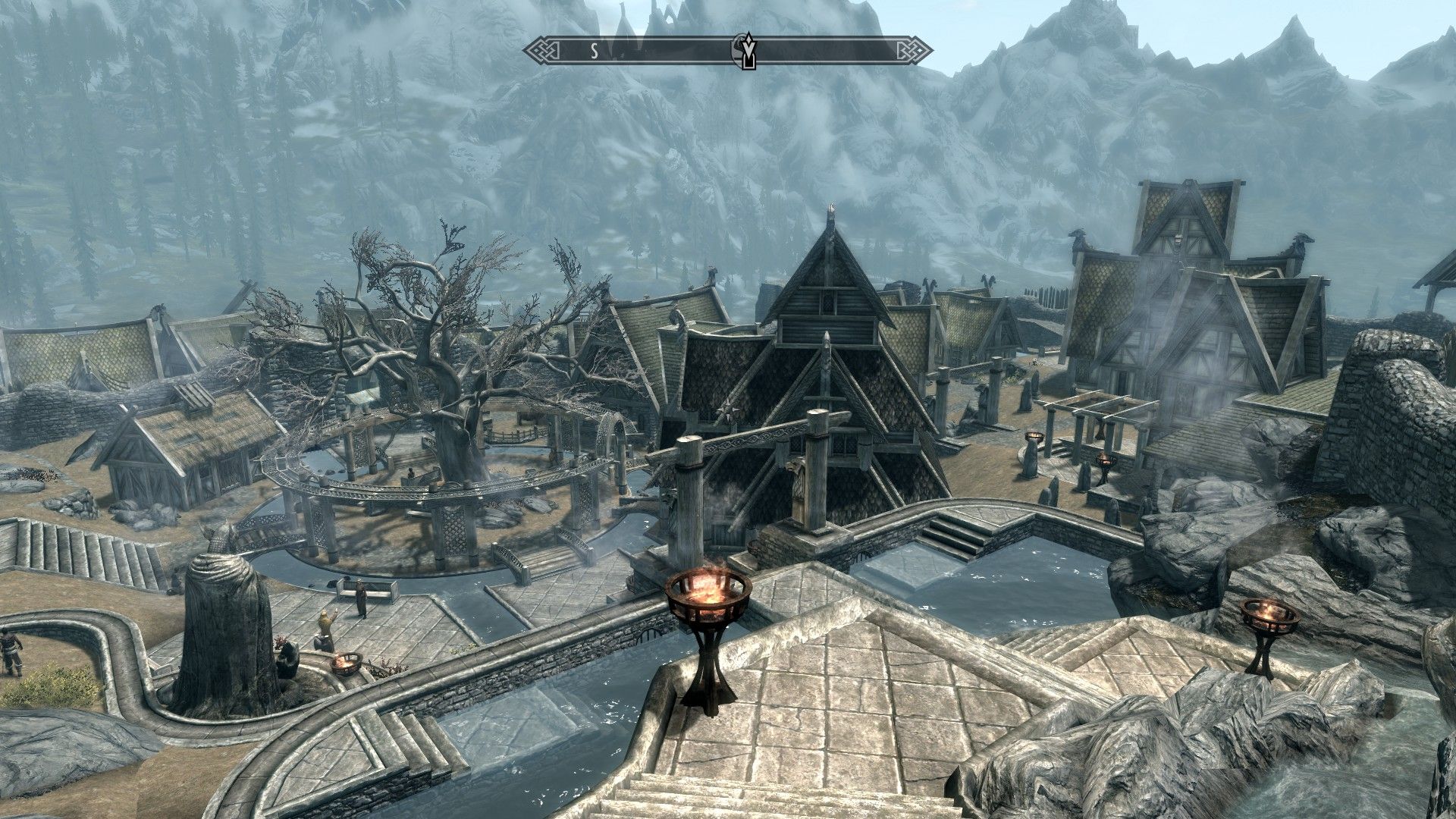Viewport: 1456px width, 819px height.
Task: Select the S direction letter on the compass
Action: (x=594, y=49)
